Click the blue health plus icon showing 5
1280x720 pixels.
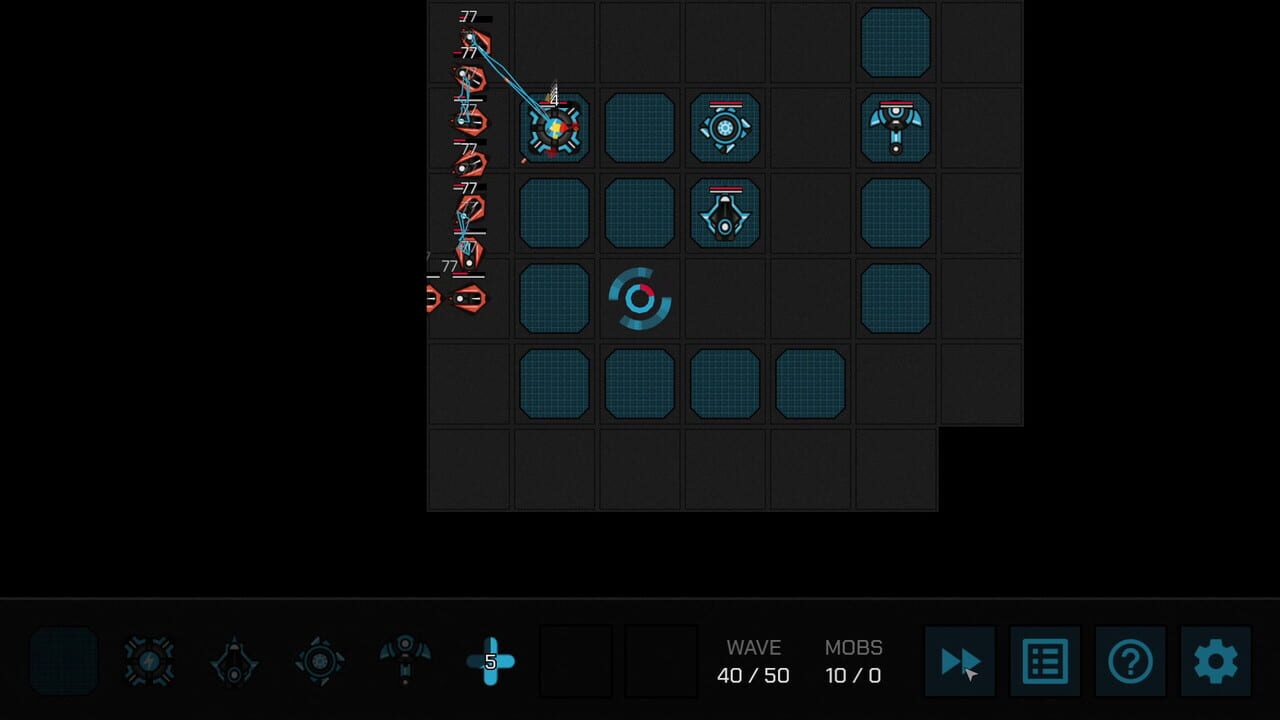491,662
